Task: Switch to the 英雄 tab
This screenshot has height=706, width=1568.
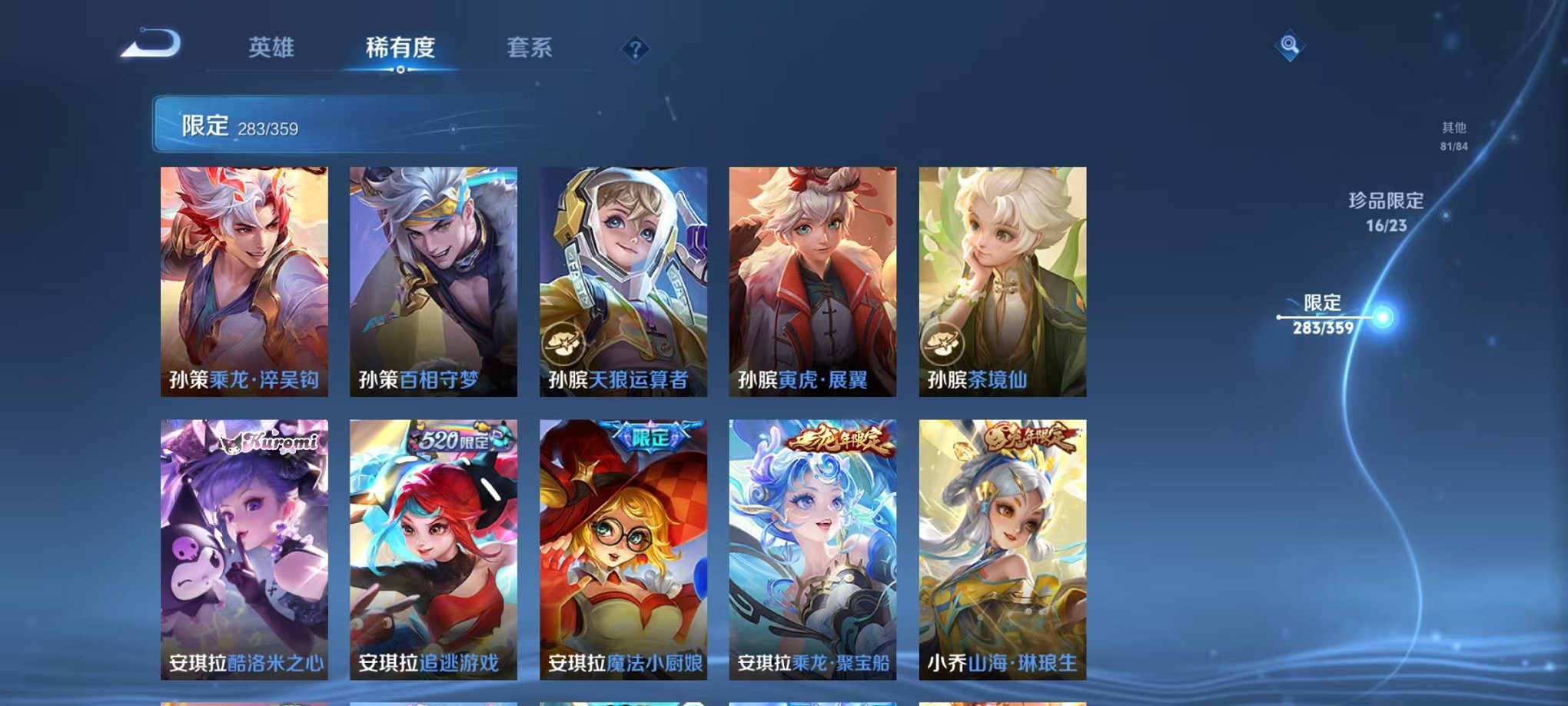Action: pyautogui.click(x=273, y=48)
